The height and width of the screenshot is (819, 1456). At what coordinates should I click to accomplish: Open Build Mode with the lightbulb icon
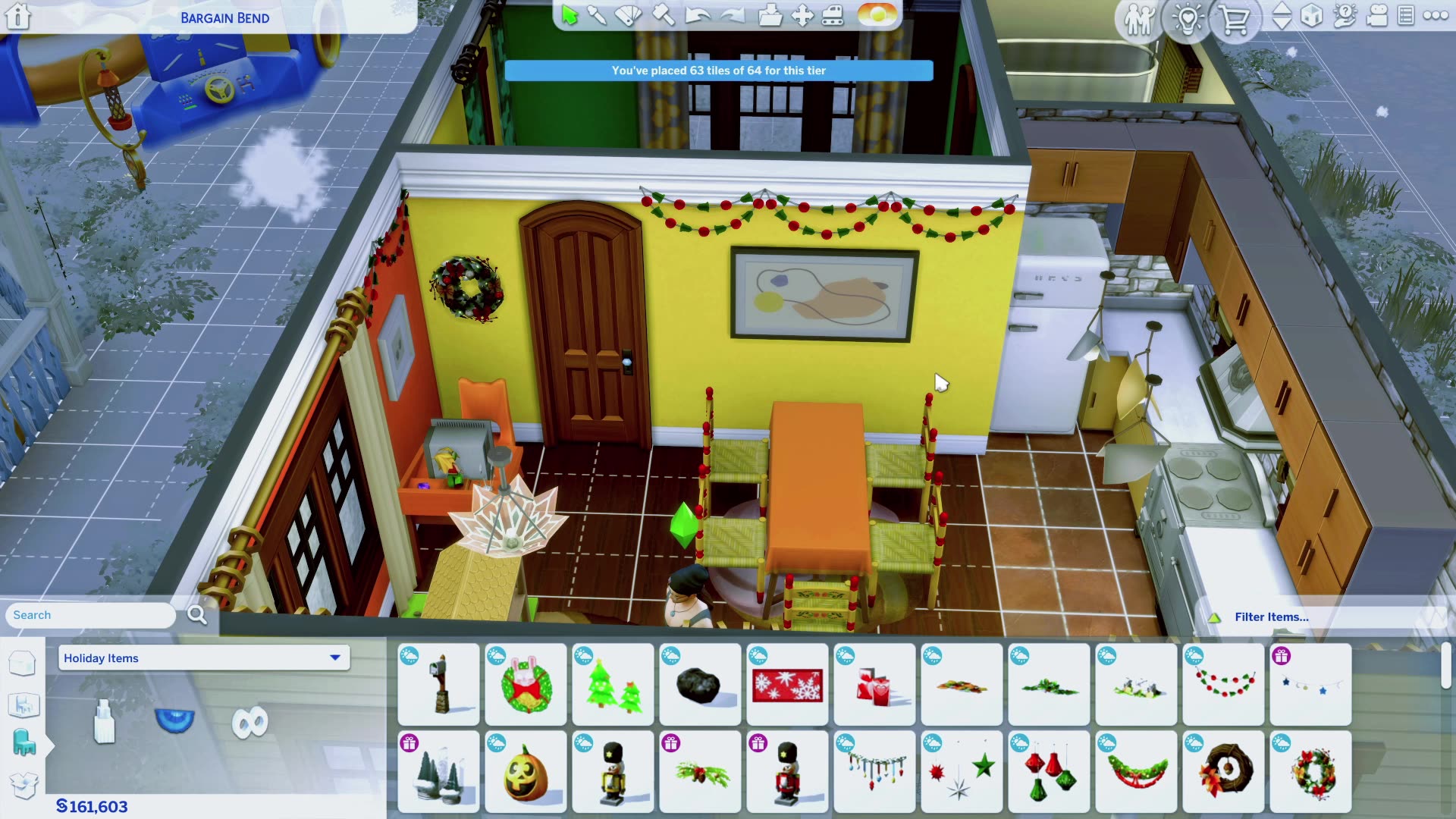click(1188, 20)
